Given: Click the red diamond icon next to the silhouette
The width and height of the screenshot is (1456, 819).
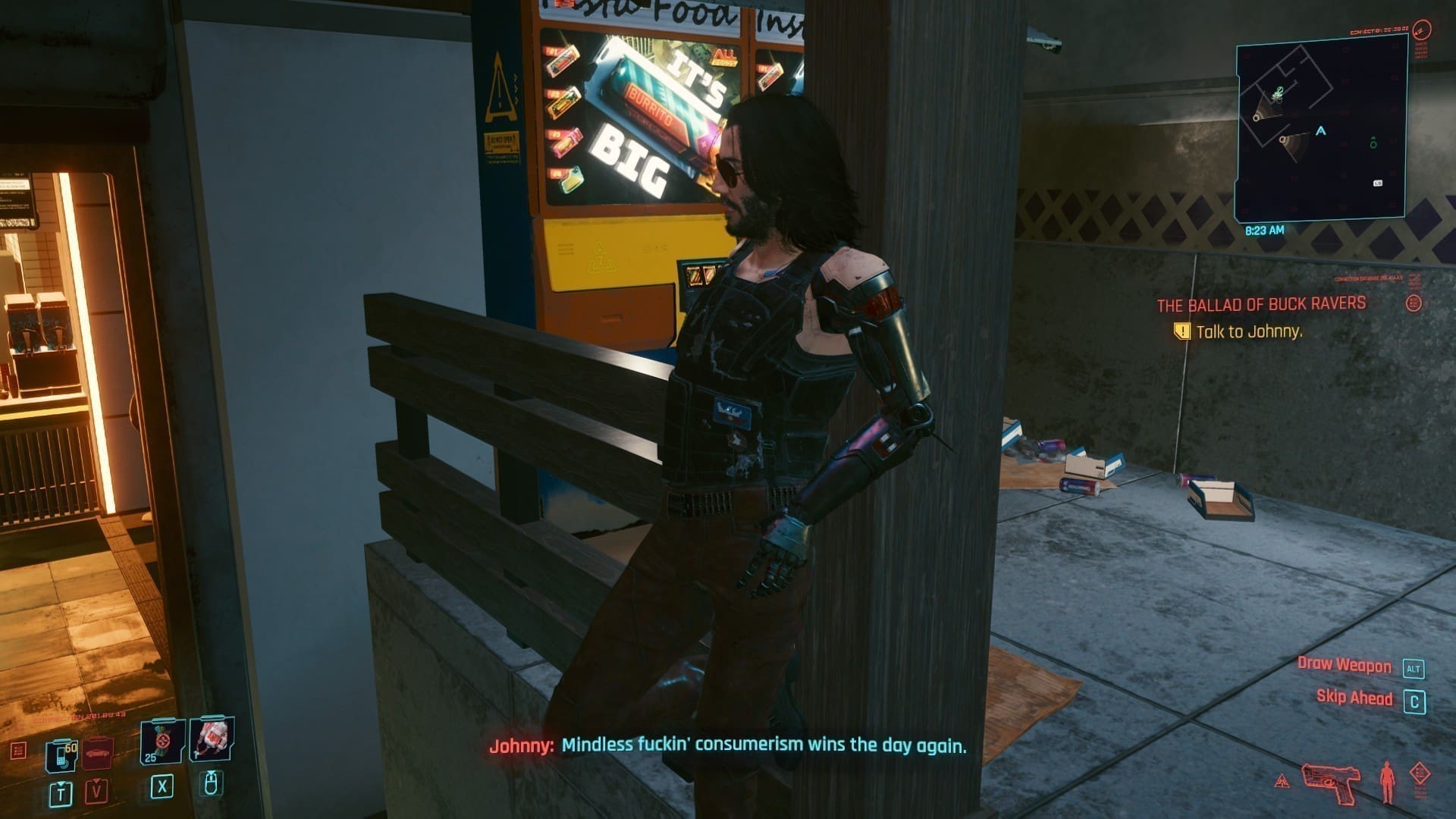Looking at the screenshot, I should 1420,775.
